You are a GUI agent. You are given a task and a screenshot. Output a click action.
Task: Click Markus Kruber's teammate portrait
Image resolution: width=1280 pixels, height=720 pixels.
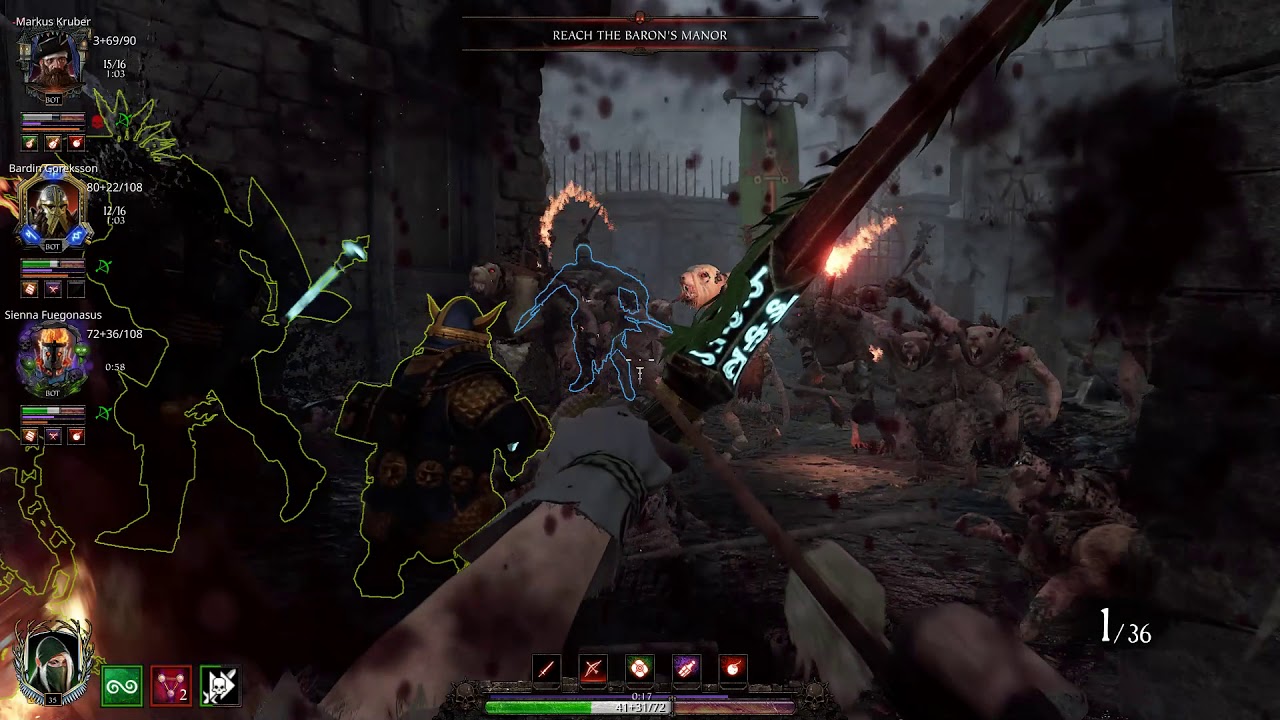53,63
